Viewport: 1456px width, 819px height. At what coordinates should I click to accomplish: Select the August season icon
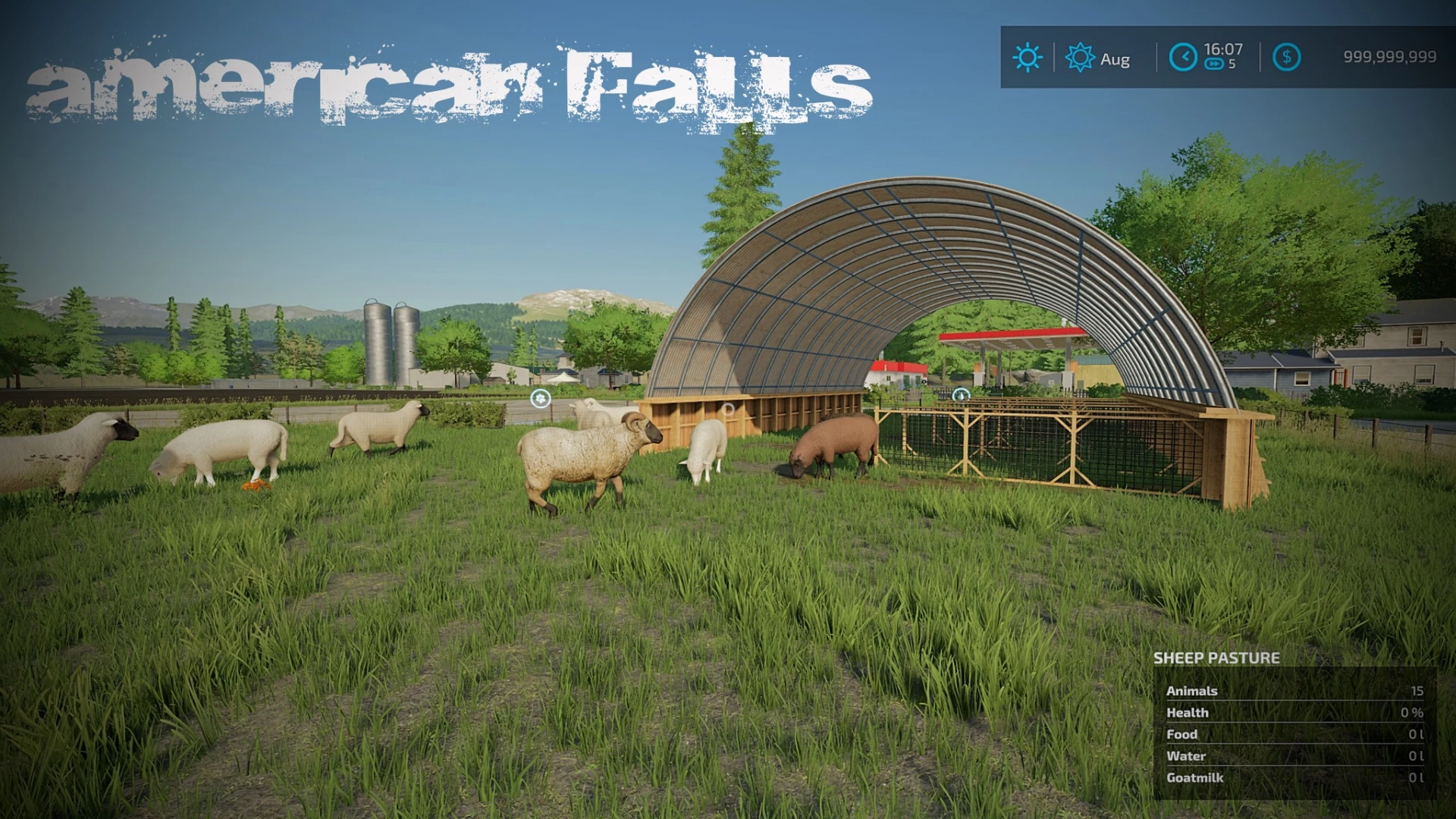[1080, 58]
